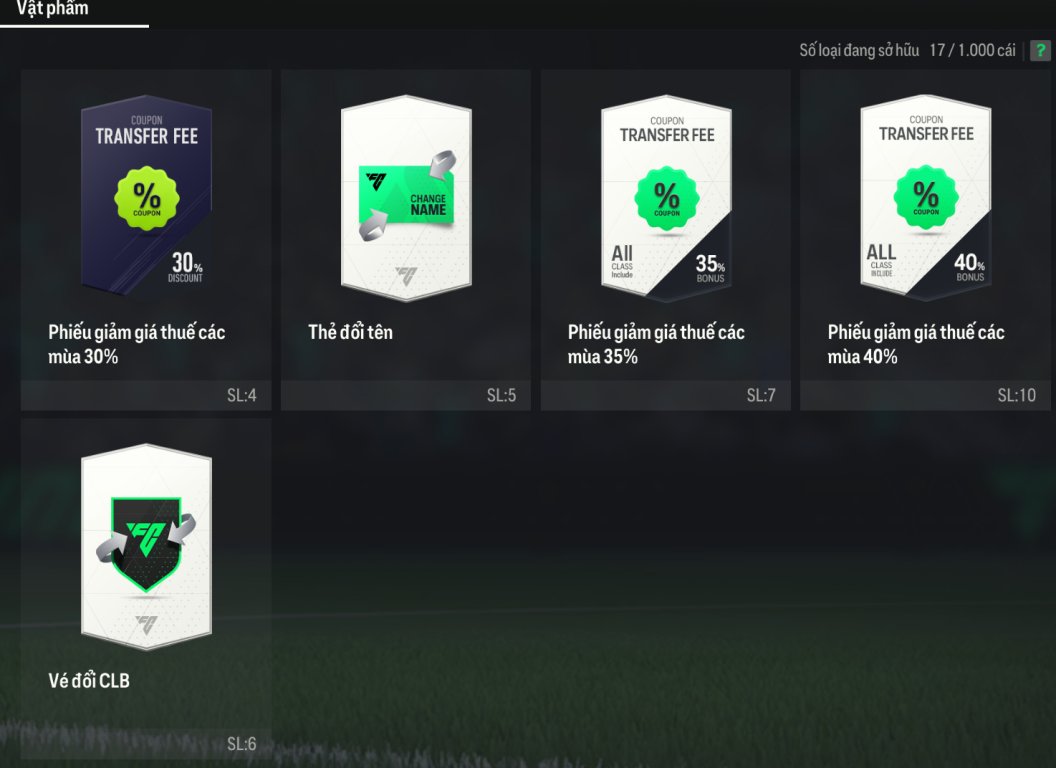Switch to the Vật phẩm tab
Image resolution: width=1056 pixels, height=768 pixels.
point(53,9)
